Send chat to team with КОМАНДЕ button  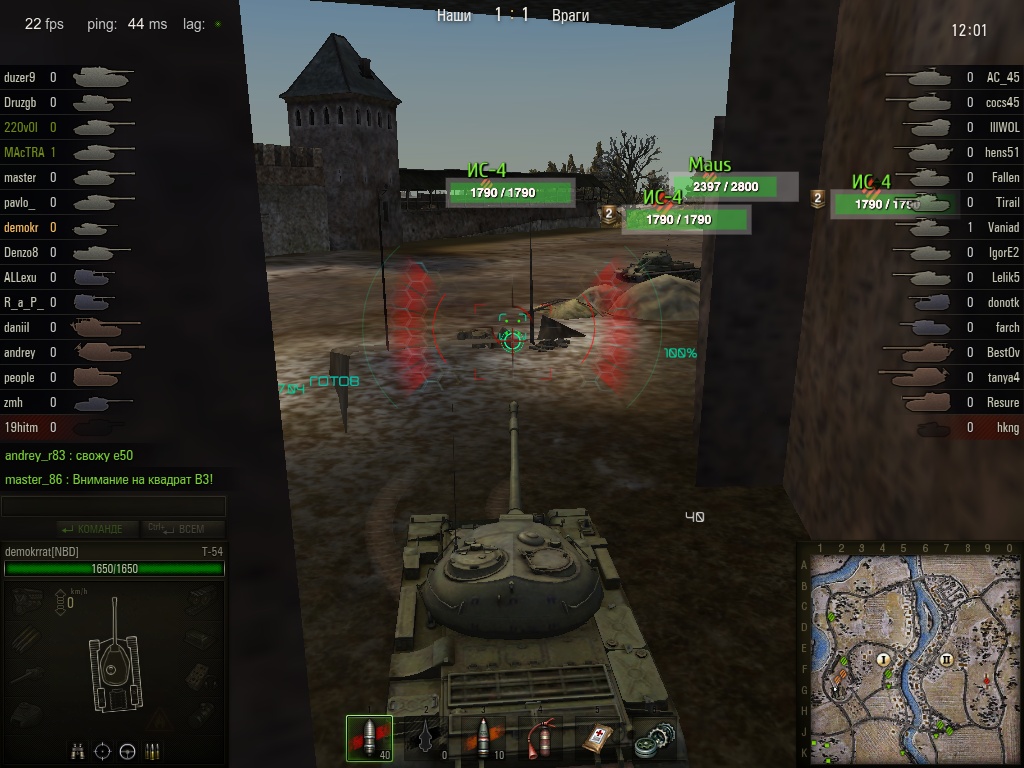pyautogui.click(x=93, y=529)
